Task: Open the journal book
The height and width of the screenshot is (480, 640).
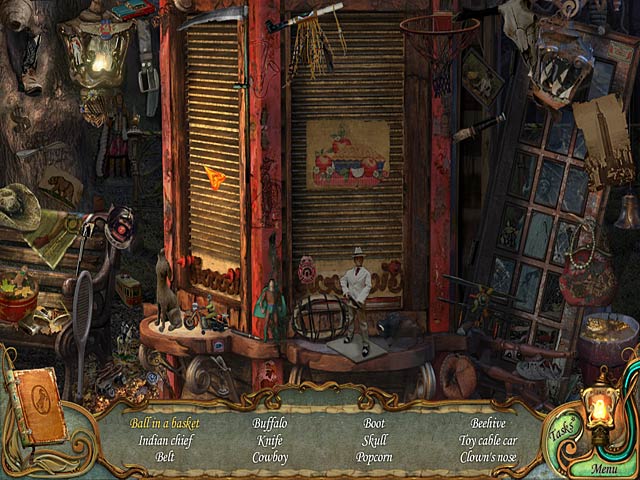Action: tap(36, 405)
